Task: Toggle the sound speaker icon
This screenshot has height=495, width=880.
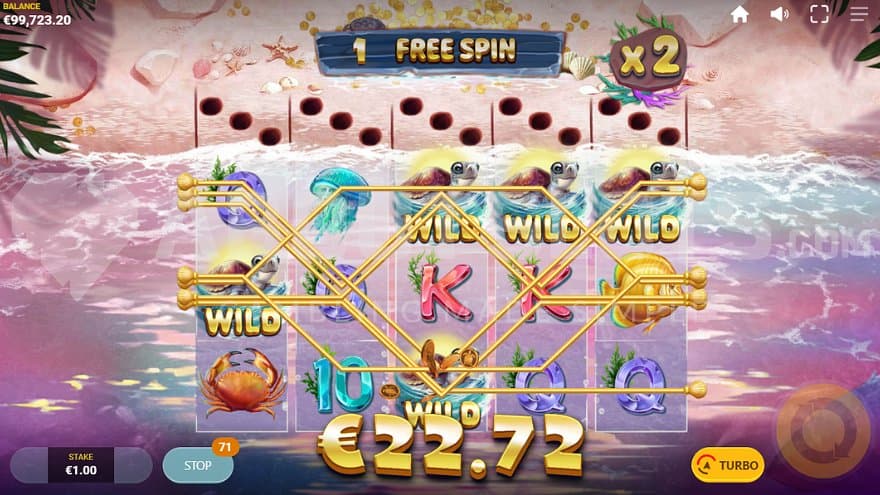Action: click(x=780, y=14)
